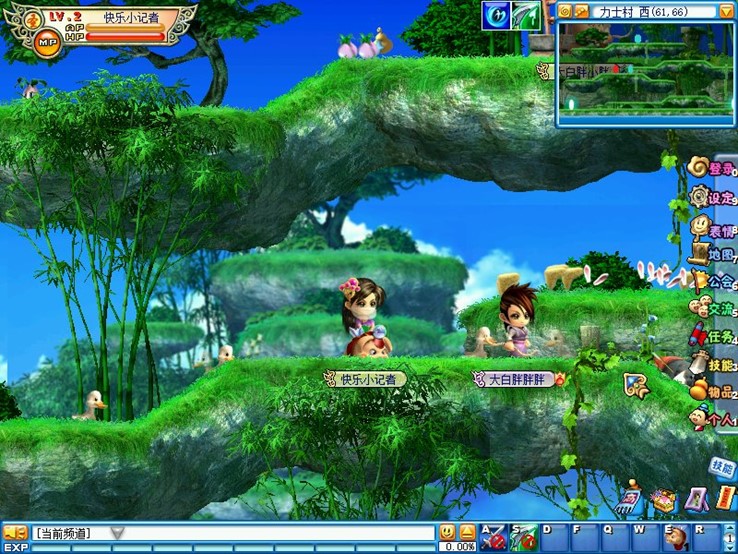738x554 pixels.
Task: Open the 公会 guild menu
Action: tap(713, 282)
